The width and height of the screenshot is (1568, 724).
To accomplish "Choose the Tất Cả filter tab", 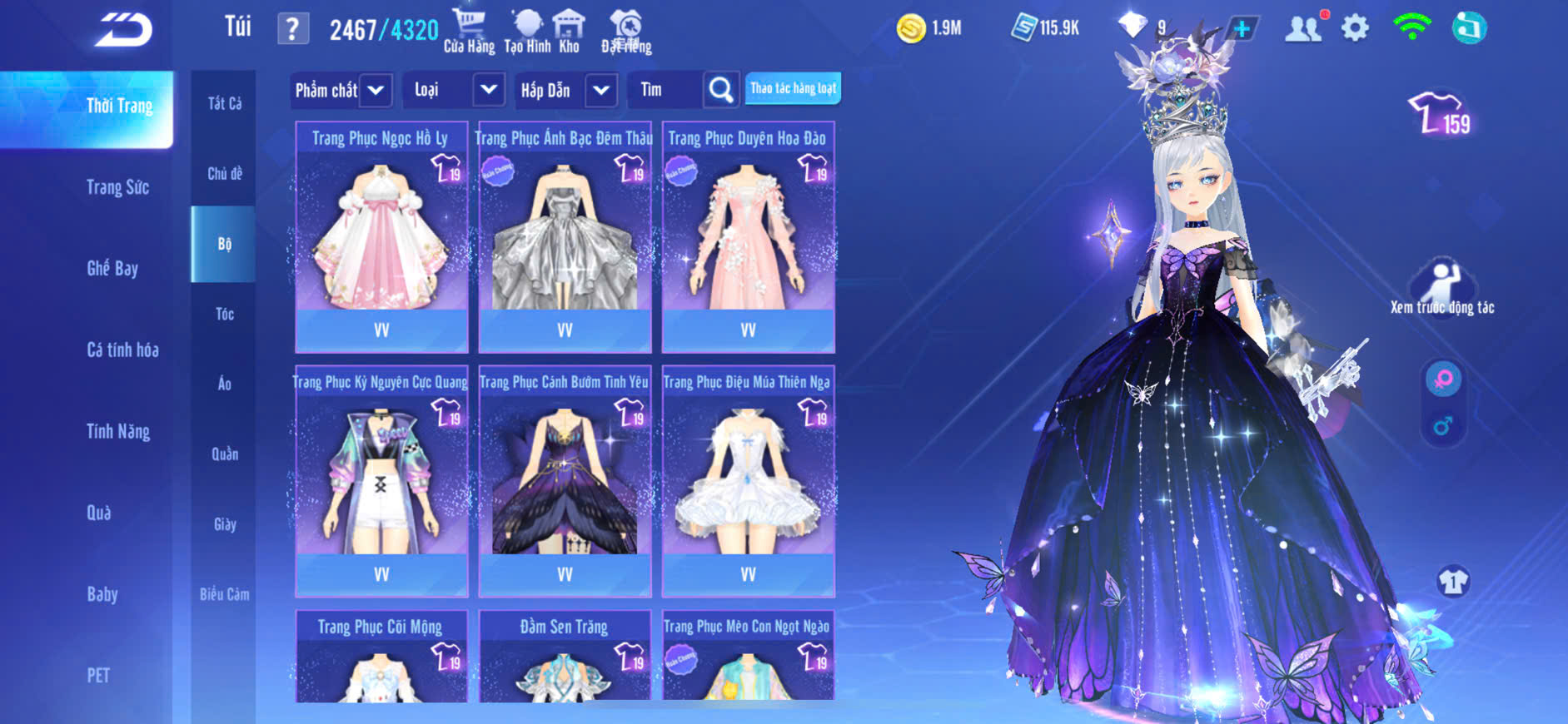I will 224,103.
